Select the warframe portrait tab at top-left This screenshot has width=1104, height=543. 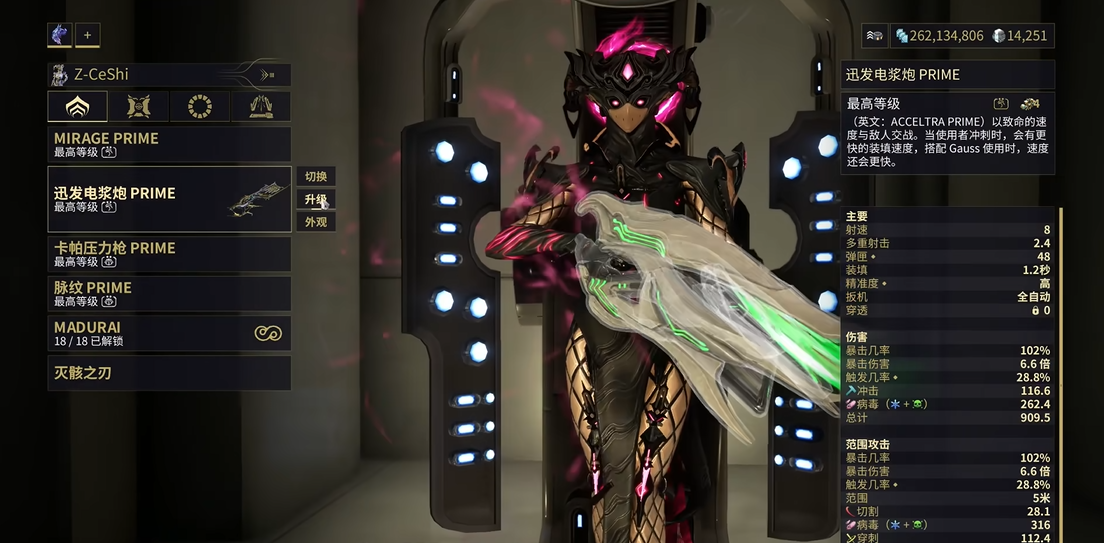point(59,35)
